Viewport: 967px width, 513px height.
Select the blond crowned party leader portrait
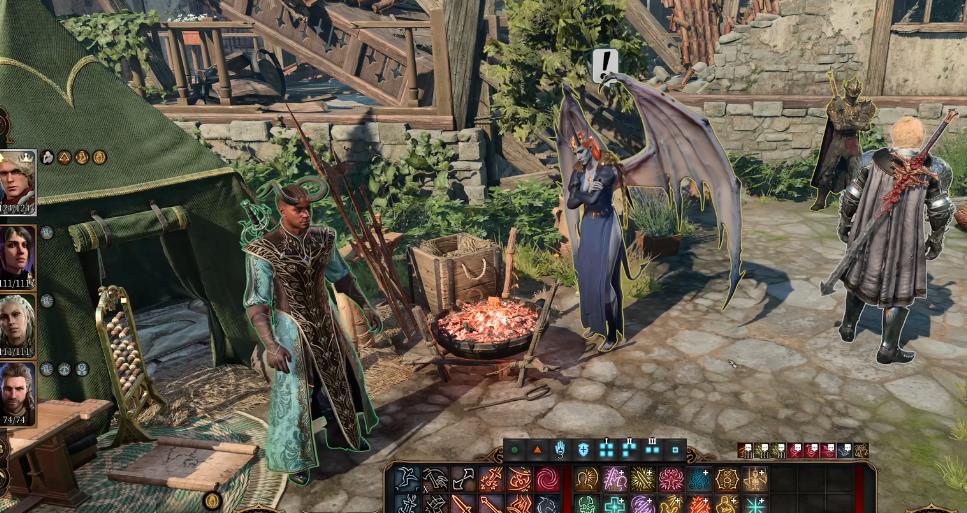click(x=18, y=182)
